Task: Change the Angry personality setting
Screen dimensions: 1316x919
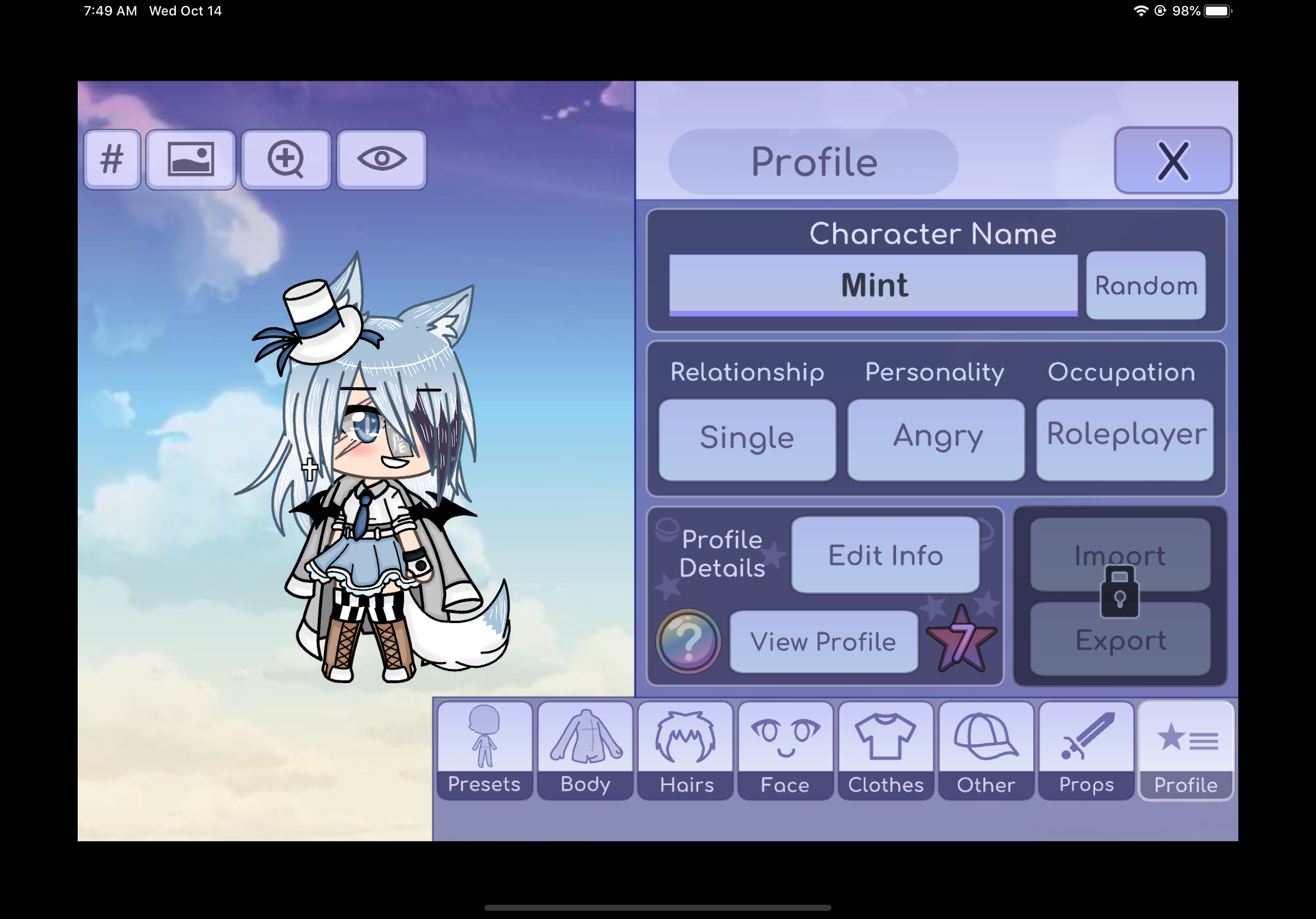Action: (935, 439)
